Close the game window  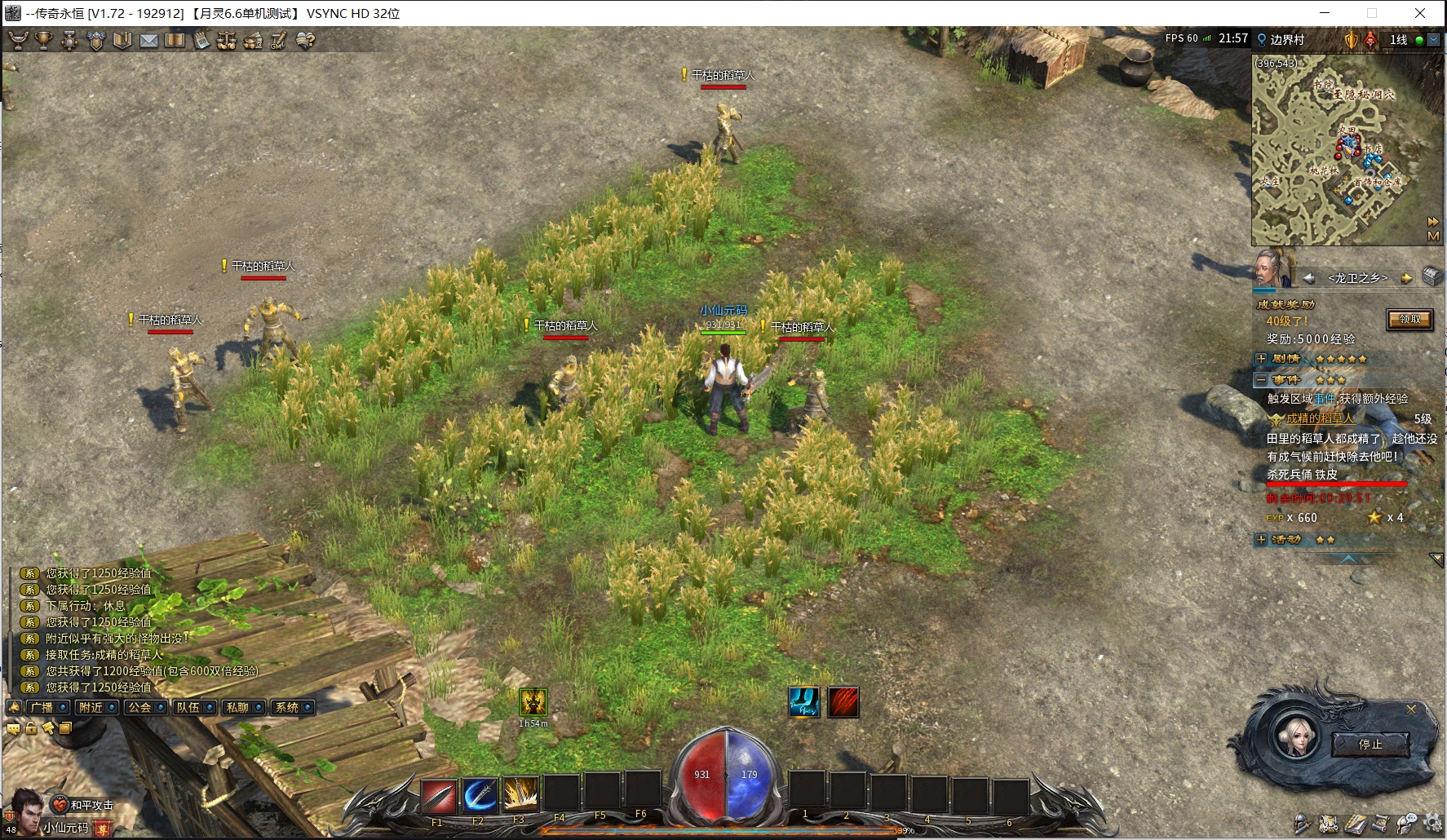coord(1420,13)
